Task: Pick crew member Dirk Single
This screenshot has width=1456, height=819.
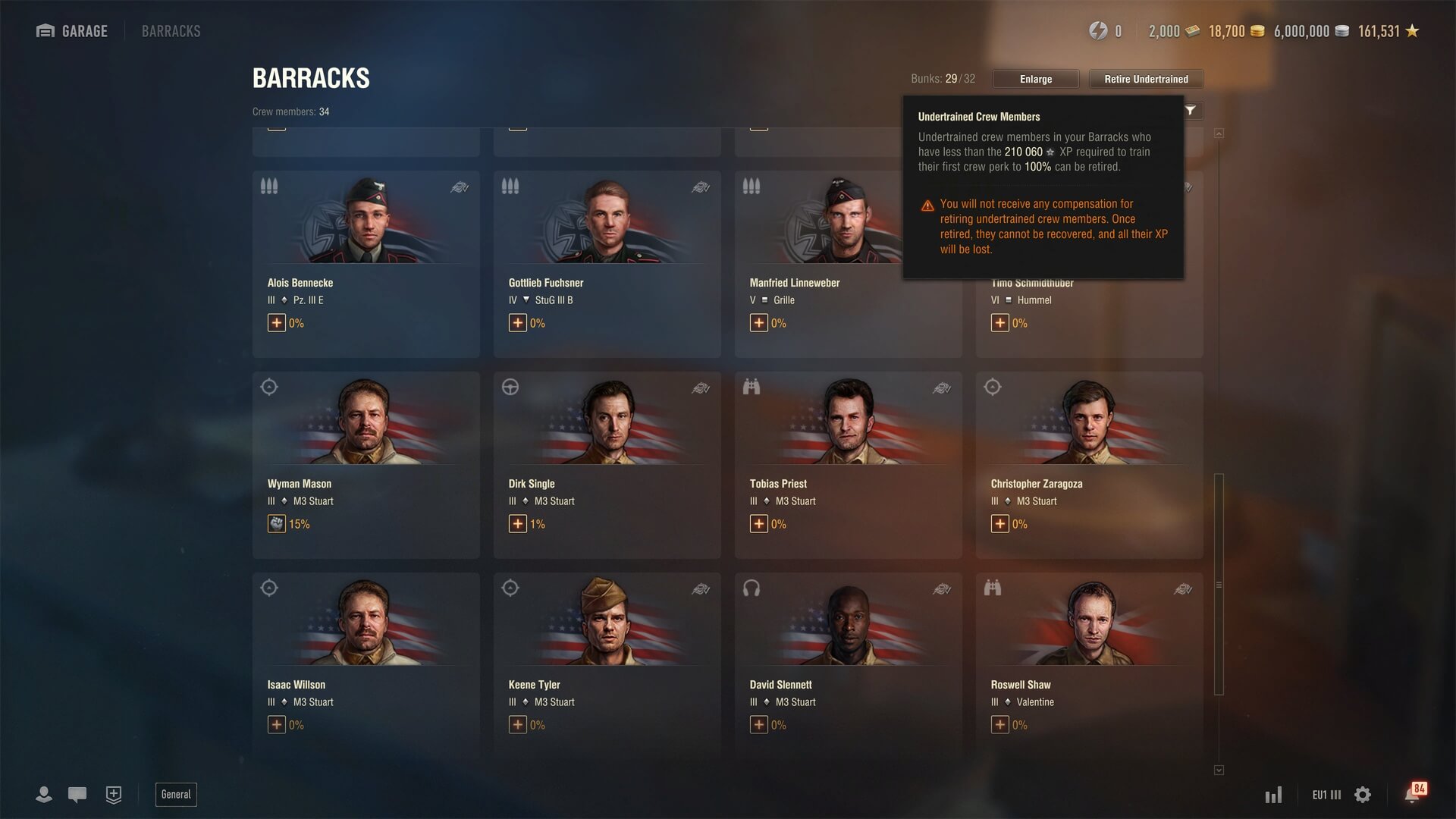Action: [x=607, y=464]
